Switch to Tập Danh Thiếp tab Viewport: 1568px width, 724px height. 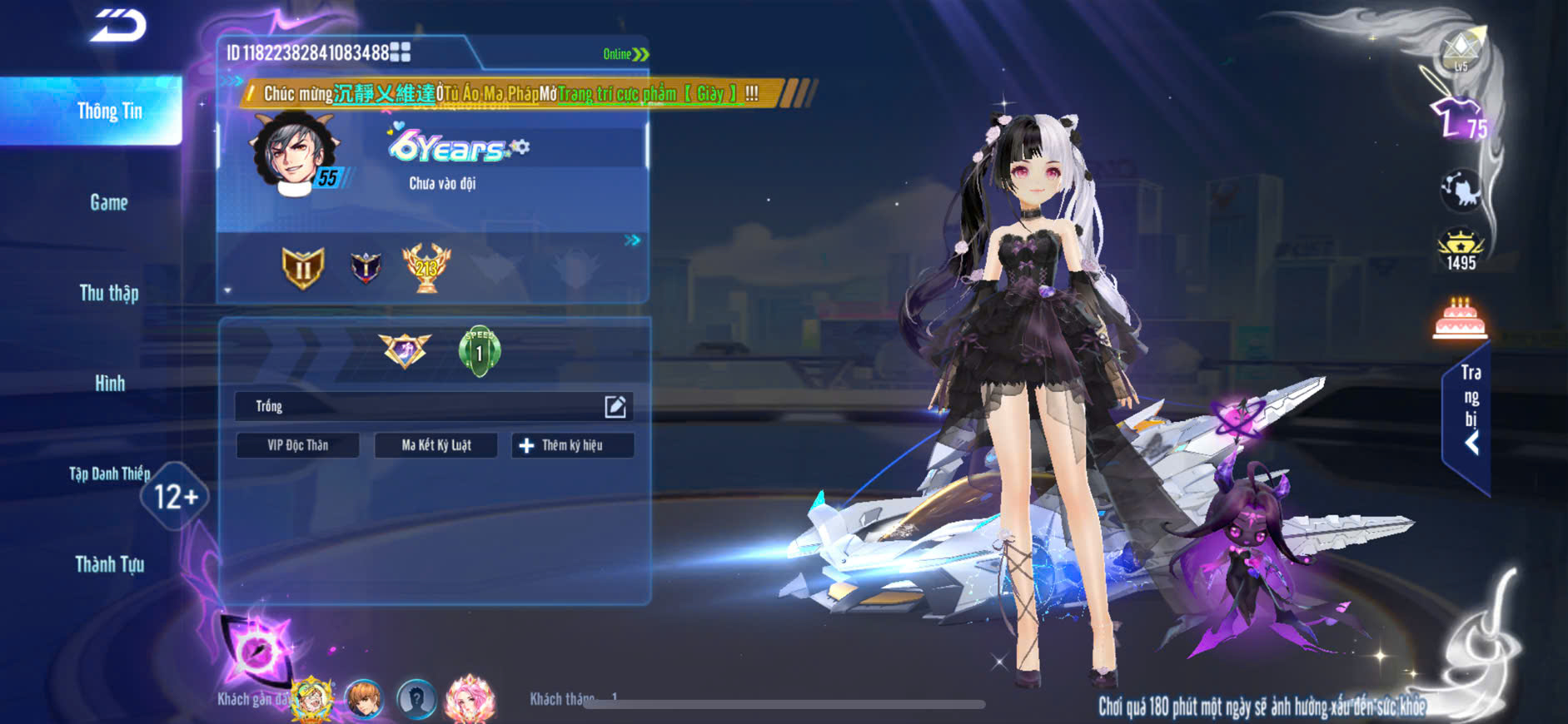[109, 474]
